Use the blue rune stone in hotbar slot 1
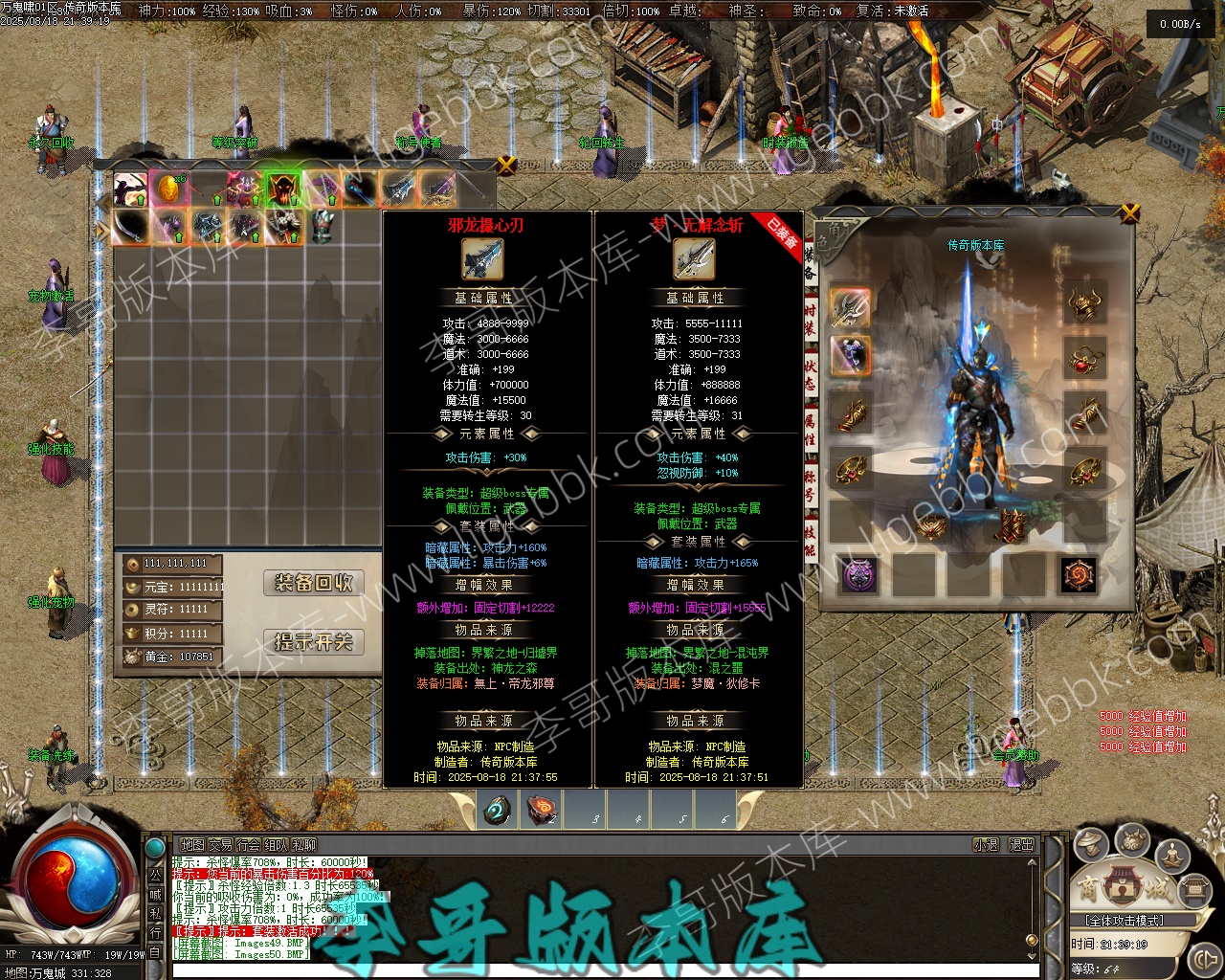The width and height of the screenshot is (1225, 980). 497,811
